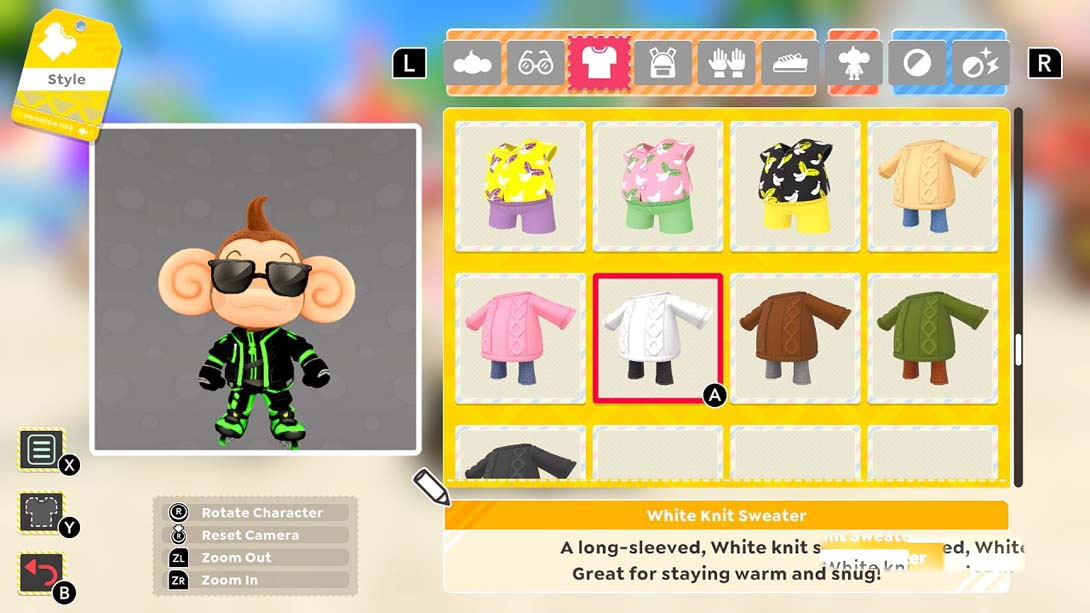Open the gloves category tab
This screenshot has width=1090, height=613.
pos(726,64)
